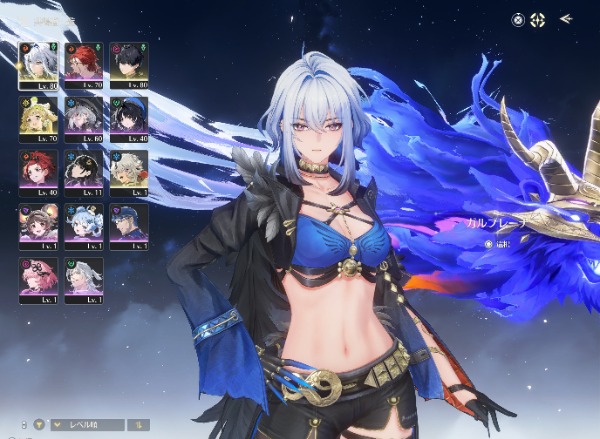Choose the brown-haired girl with hair buns

pyautogui.click(x=37, y=222)
